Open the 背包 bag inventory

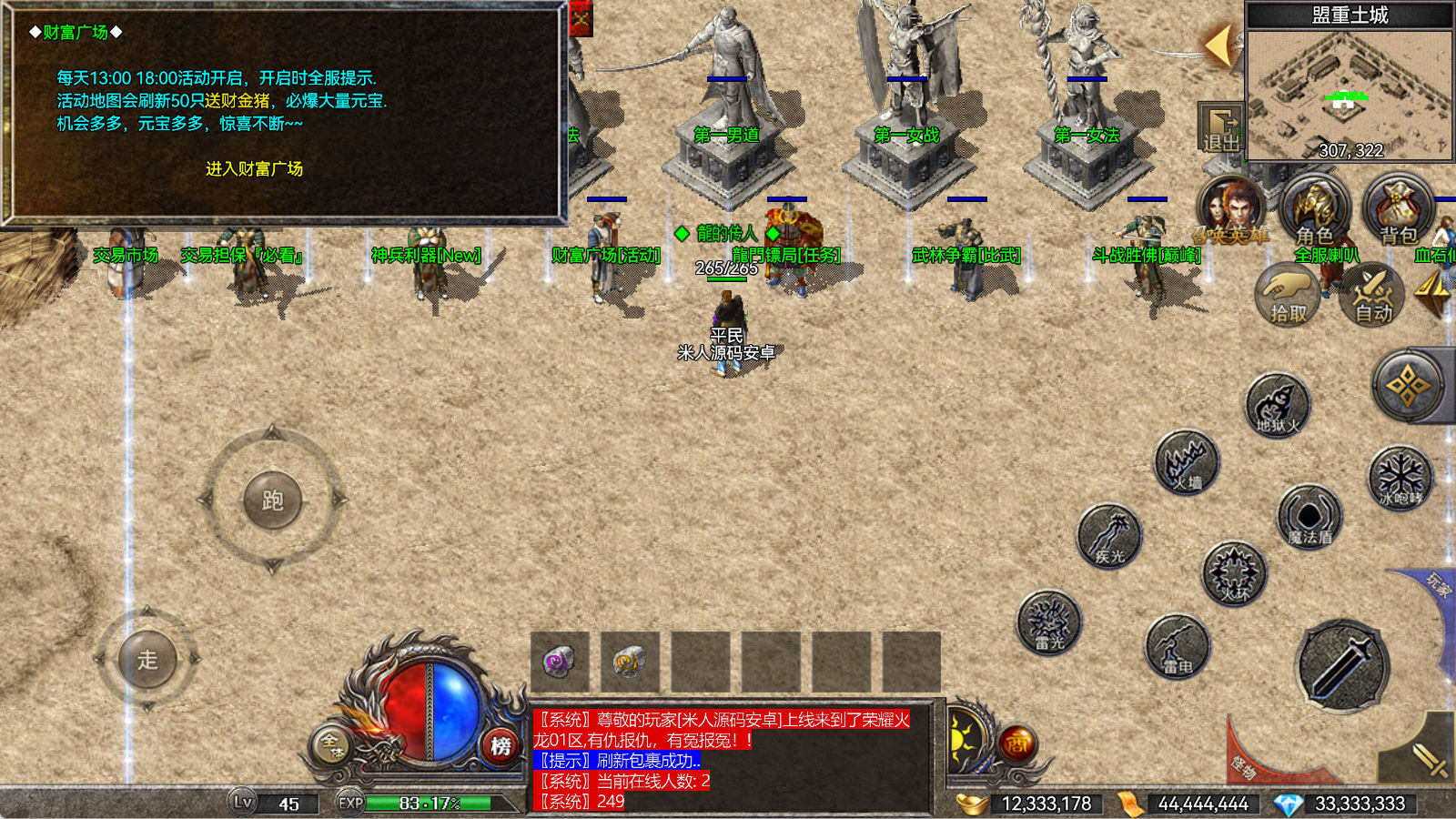coord(1398,211)
